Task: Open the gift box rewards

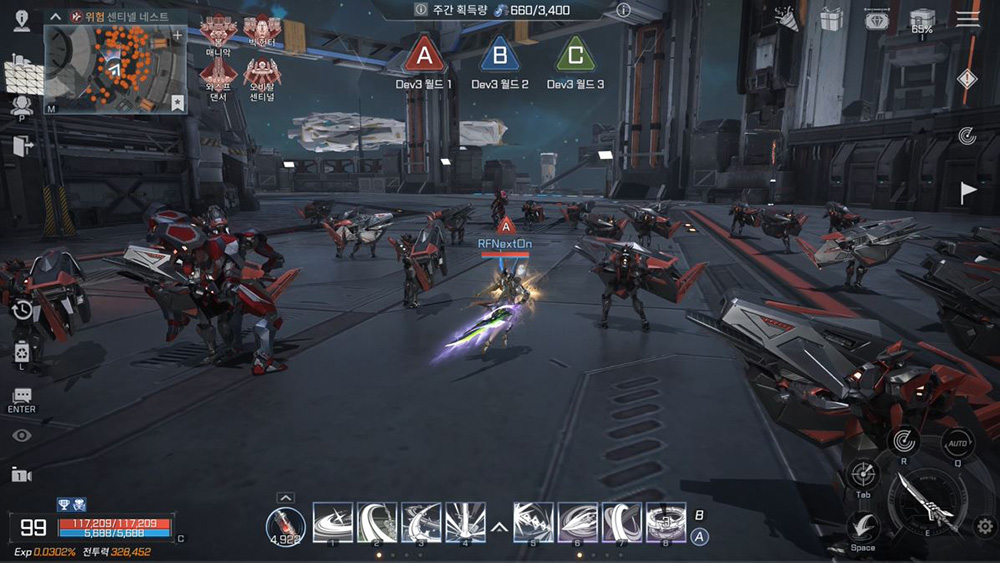Action: point(831,19)
